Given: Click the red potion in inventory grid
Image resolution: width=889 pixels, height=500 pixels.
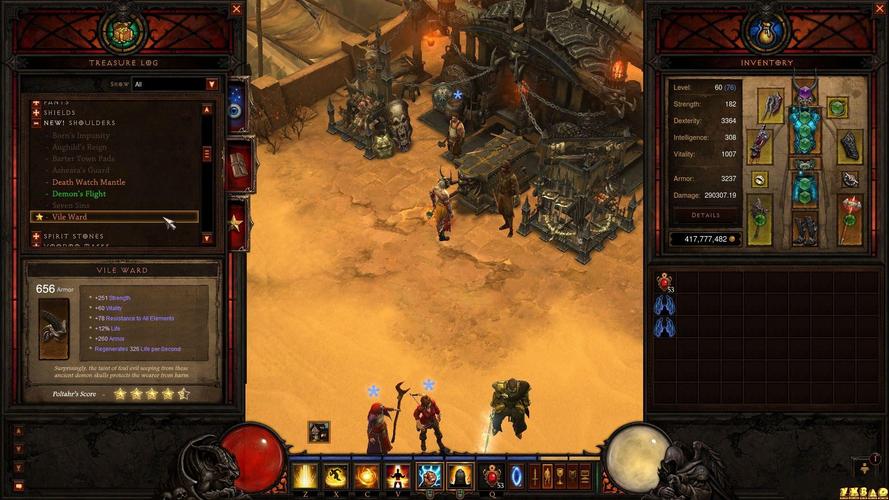Looking at the screenshot, I should click(663, 283).
